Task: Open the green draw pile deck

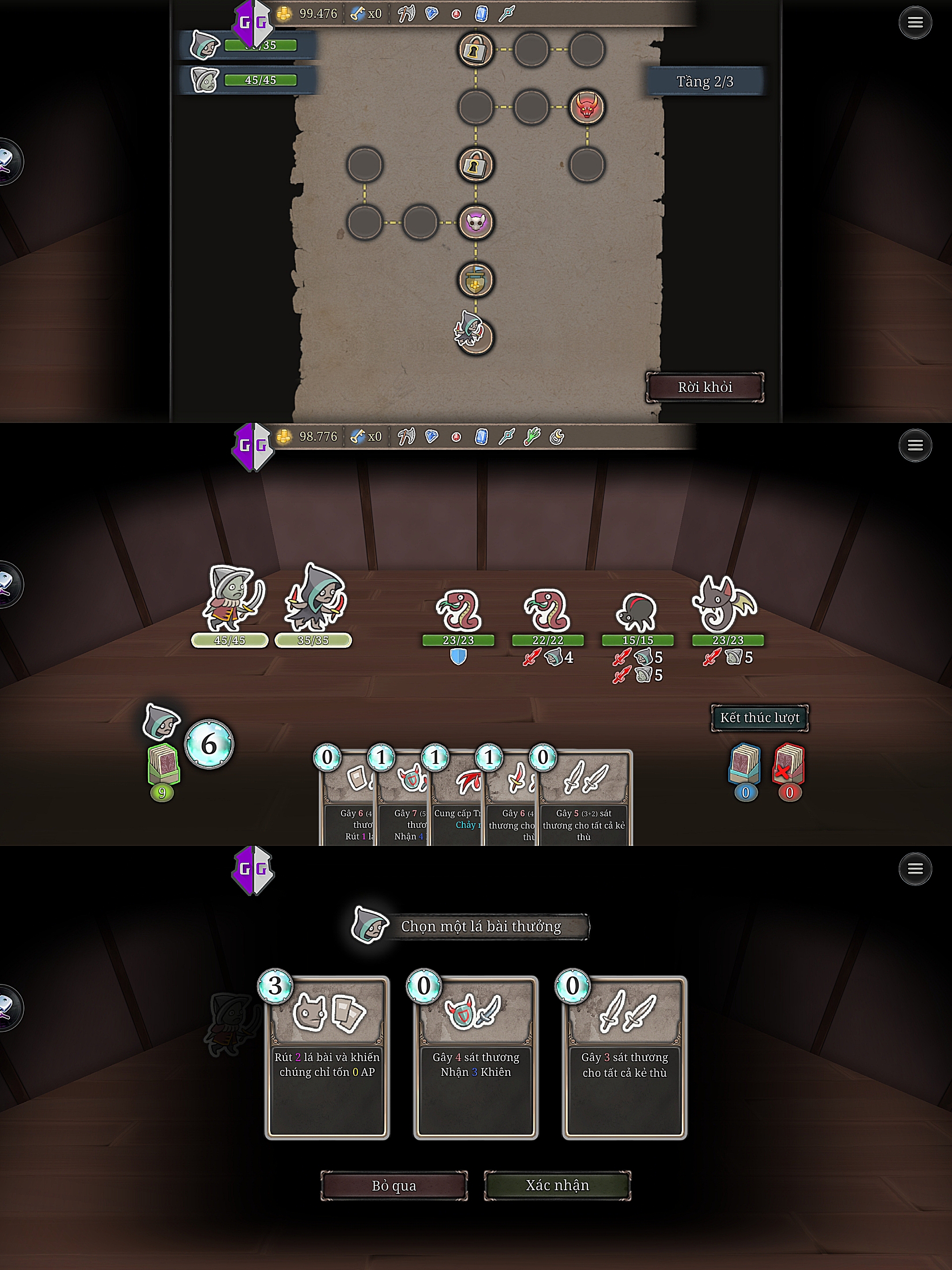Action: [x=164, y=765]
